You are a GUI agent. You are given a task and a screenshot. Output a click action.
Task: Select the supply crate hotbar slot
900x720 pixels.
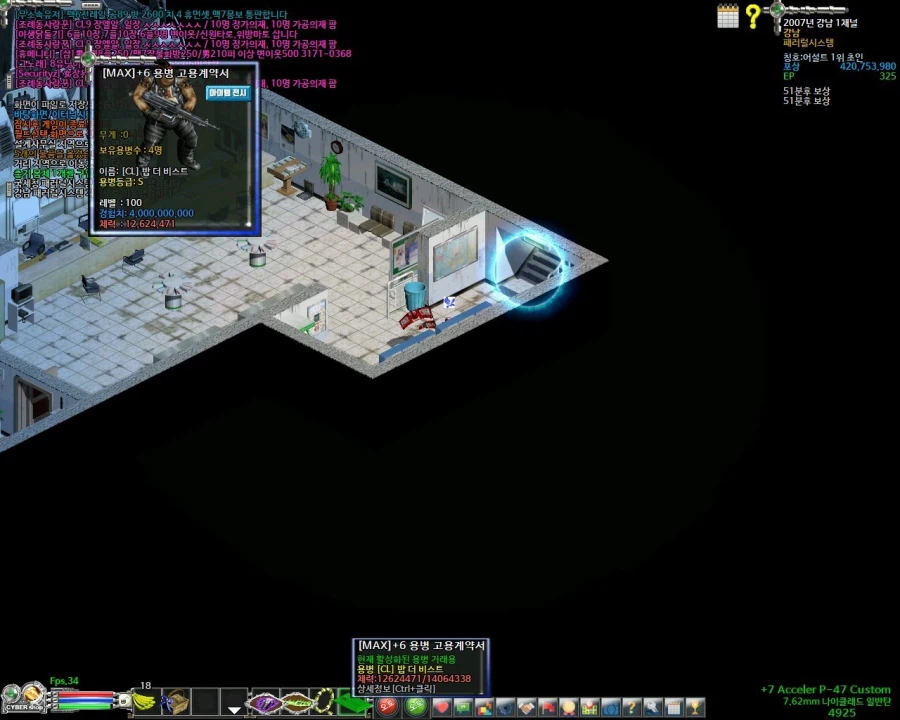point(176,702)
